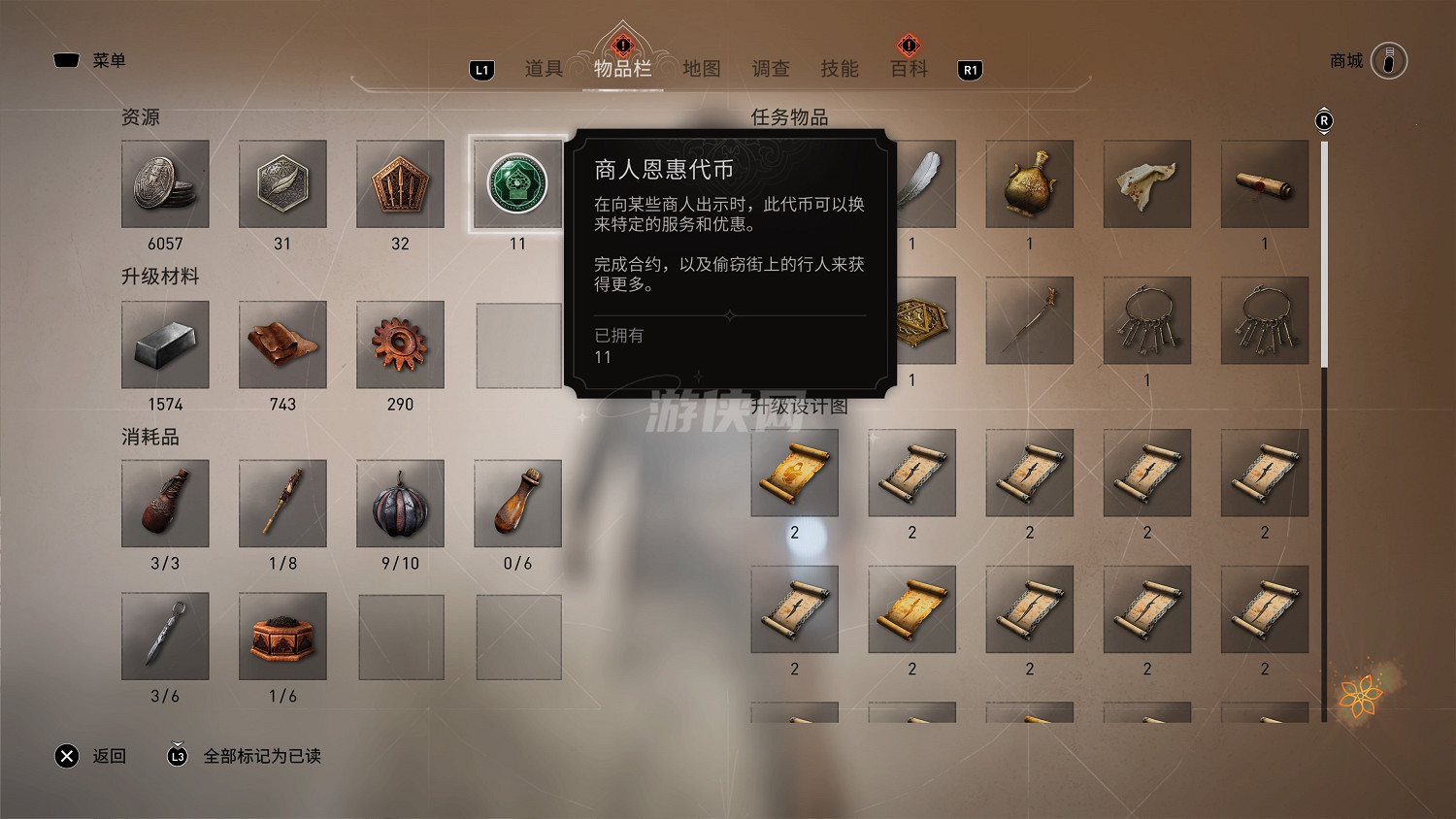The width and height of the screenshot is (1456, 819).
Task: Open the 地图 map tab
Action: click(x=701, y=69)
